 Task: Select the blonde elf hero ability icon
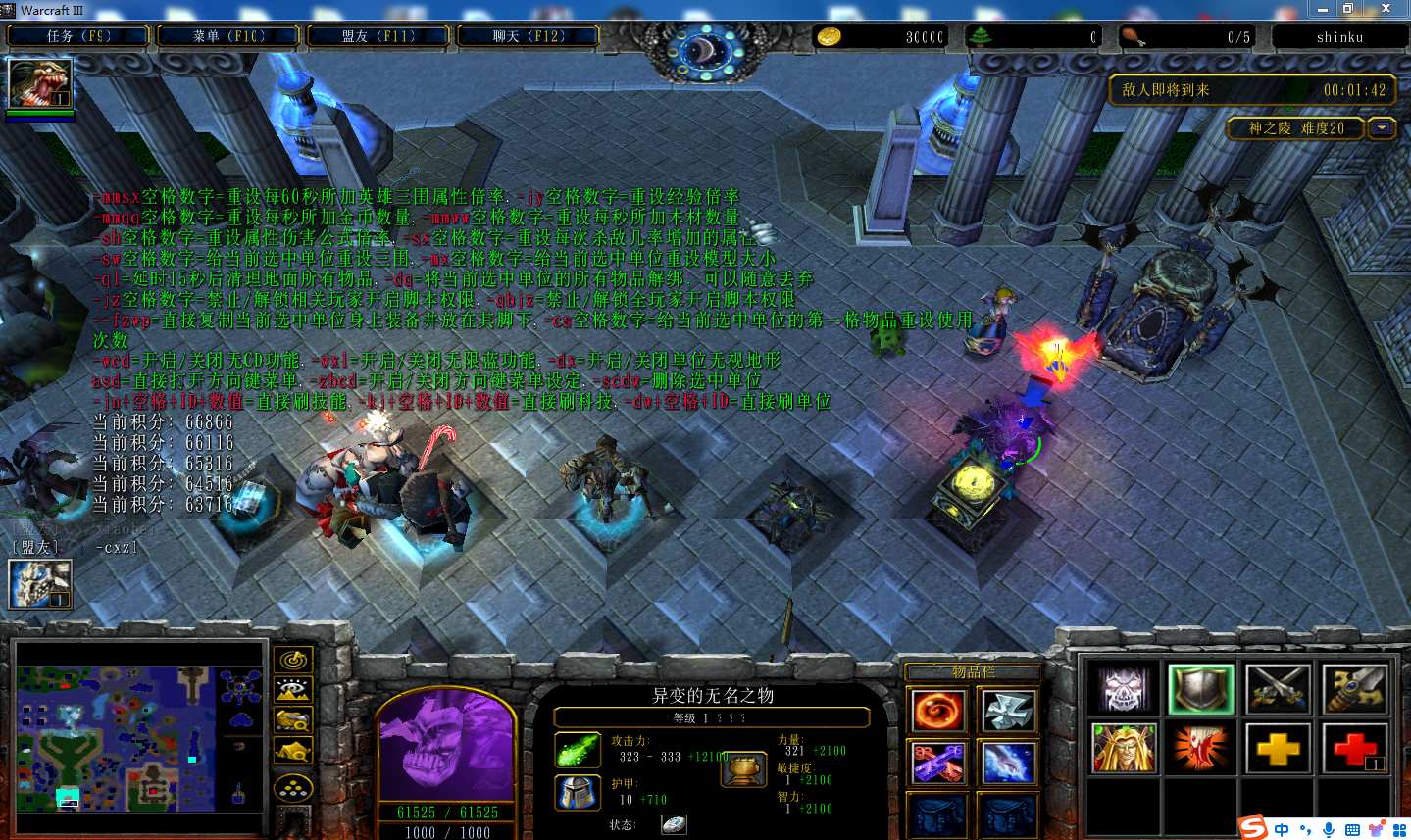coord(1123,749)
